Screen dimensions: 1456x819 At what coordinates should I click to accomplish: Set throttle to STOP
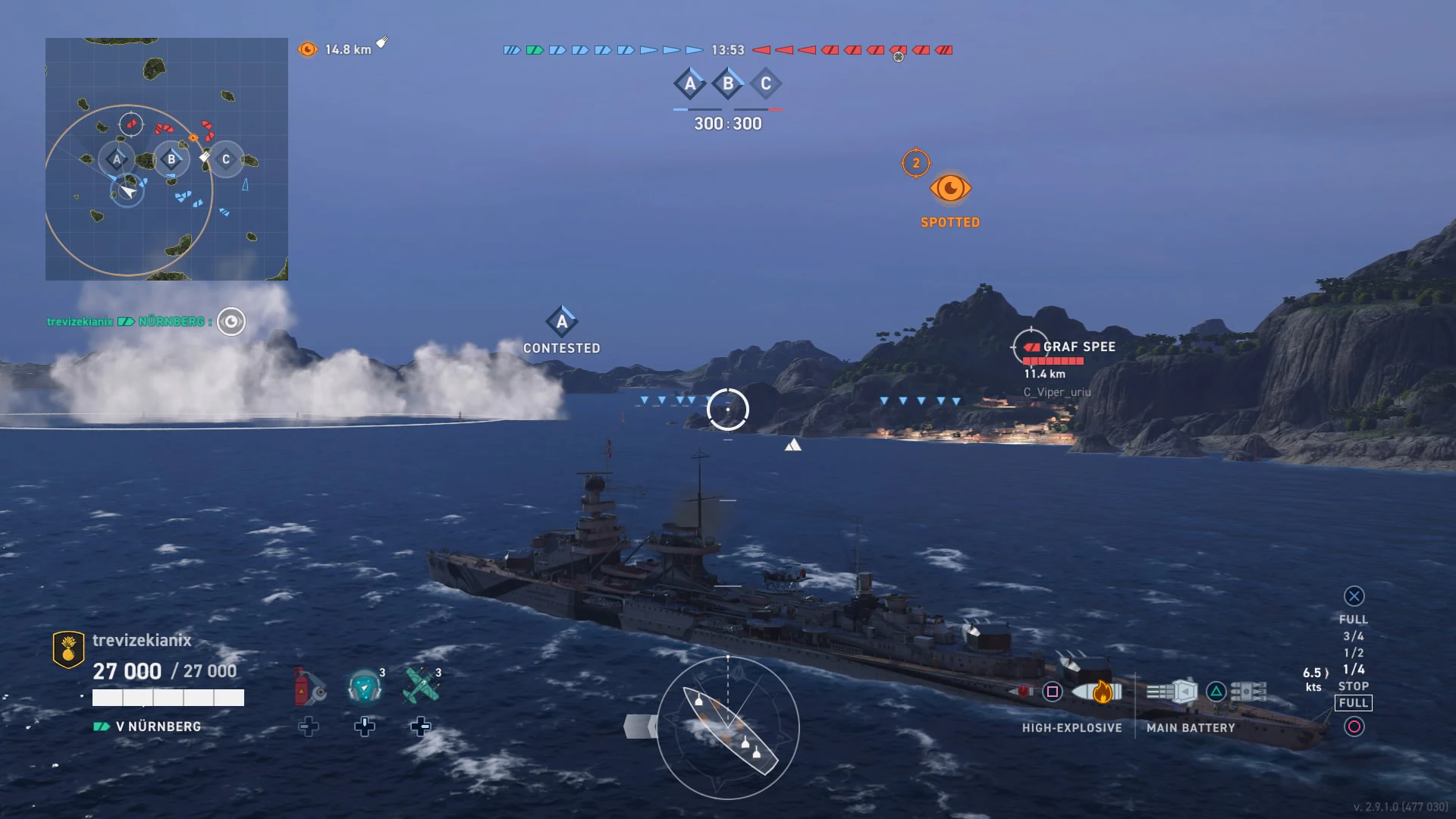tap(1354, 686)
